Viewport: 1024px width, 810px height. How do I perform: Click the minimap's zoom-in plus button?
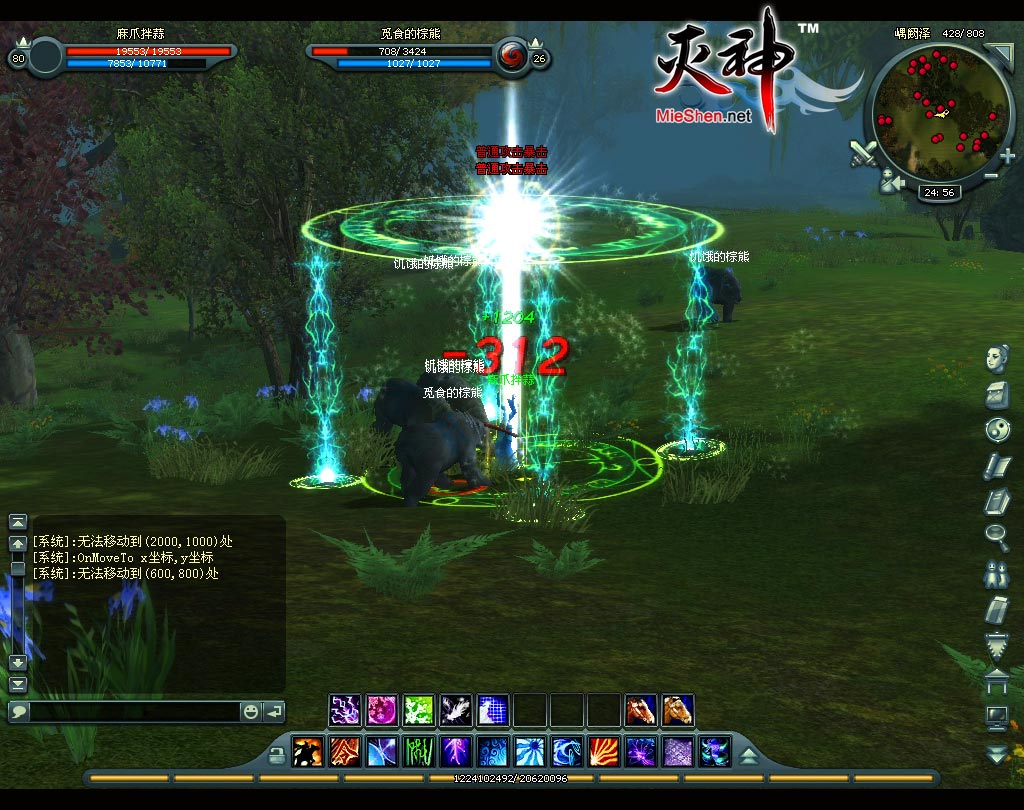click(x=1007, y=156)
